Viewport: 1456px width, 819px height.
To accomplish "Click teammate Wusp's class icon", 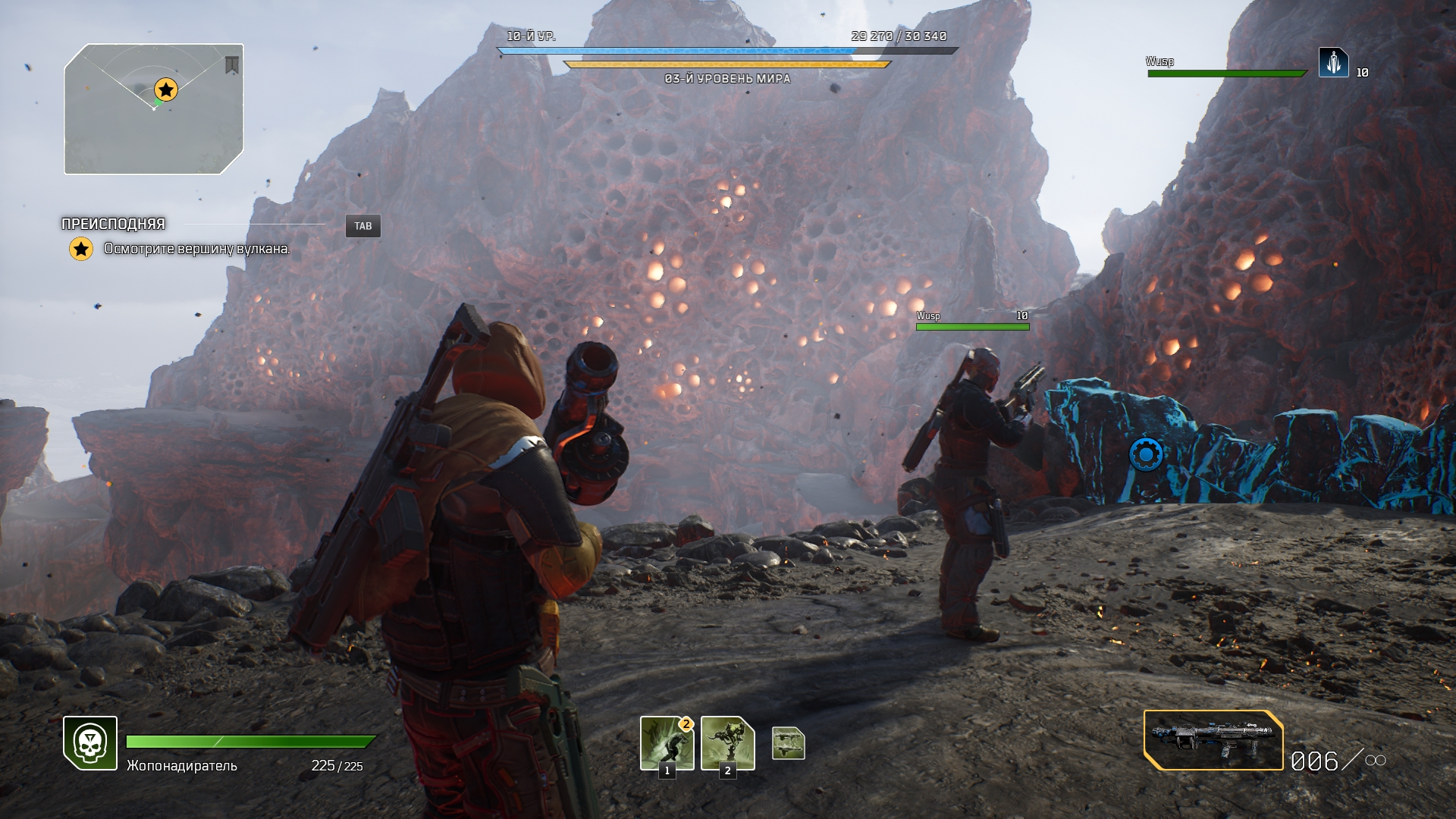I will click(1333, 63).
